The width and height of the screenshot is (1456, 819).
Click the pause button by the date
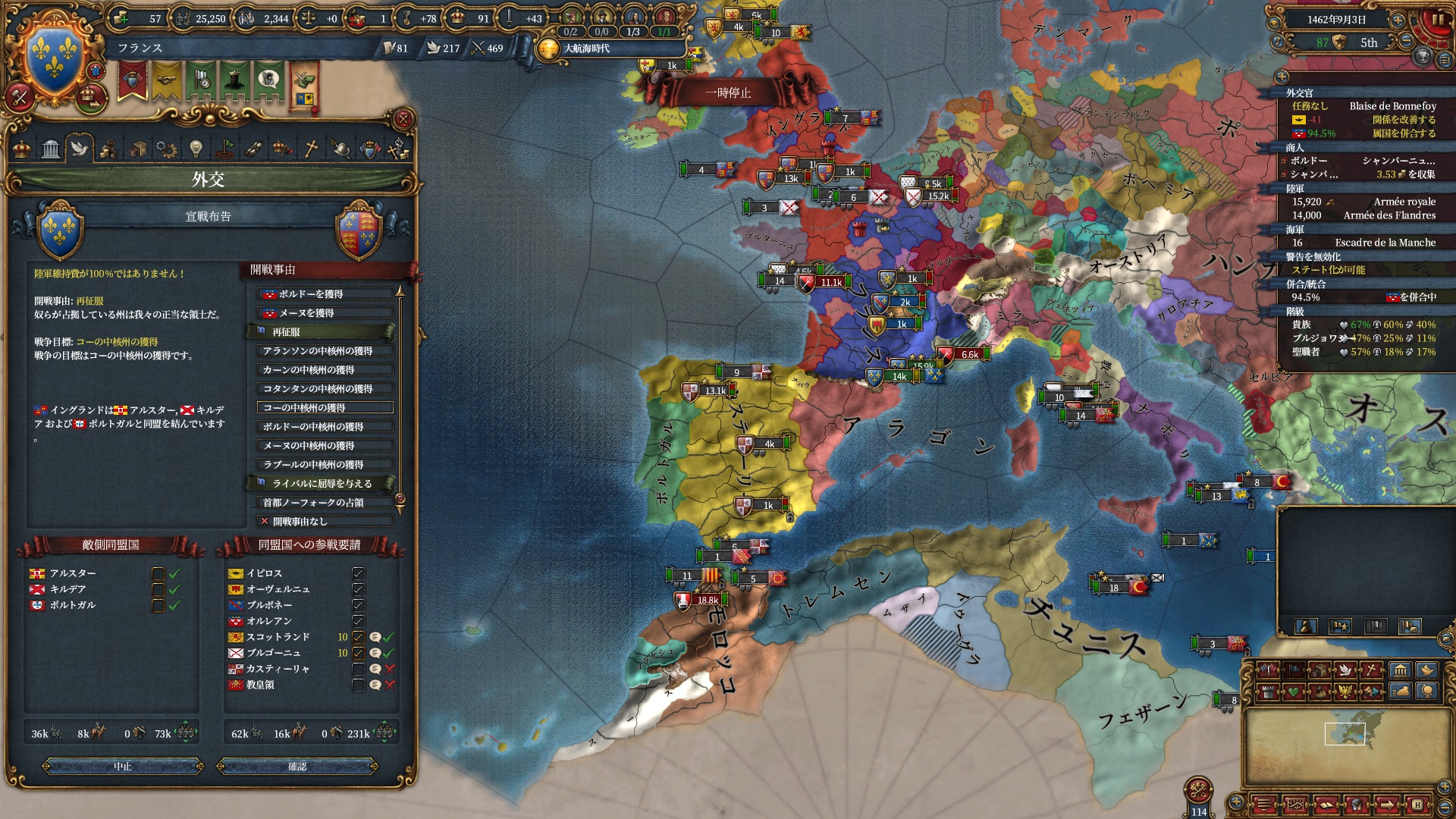(x=1437, y=20)
